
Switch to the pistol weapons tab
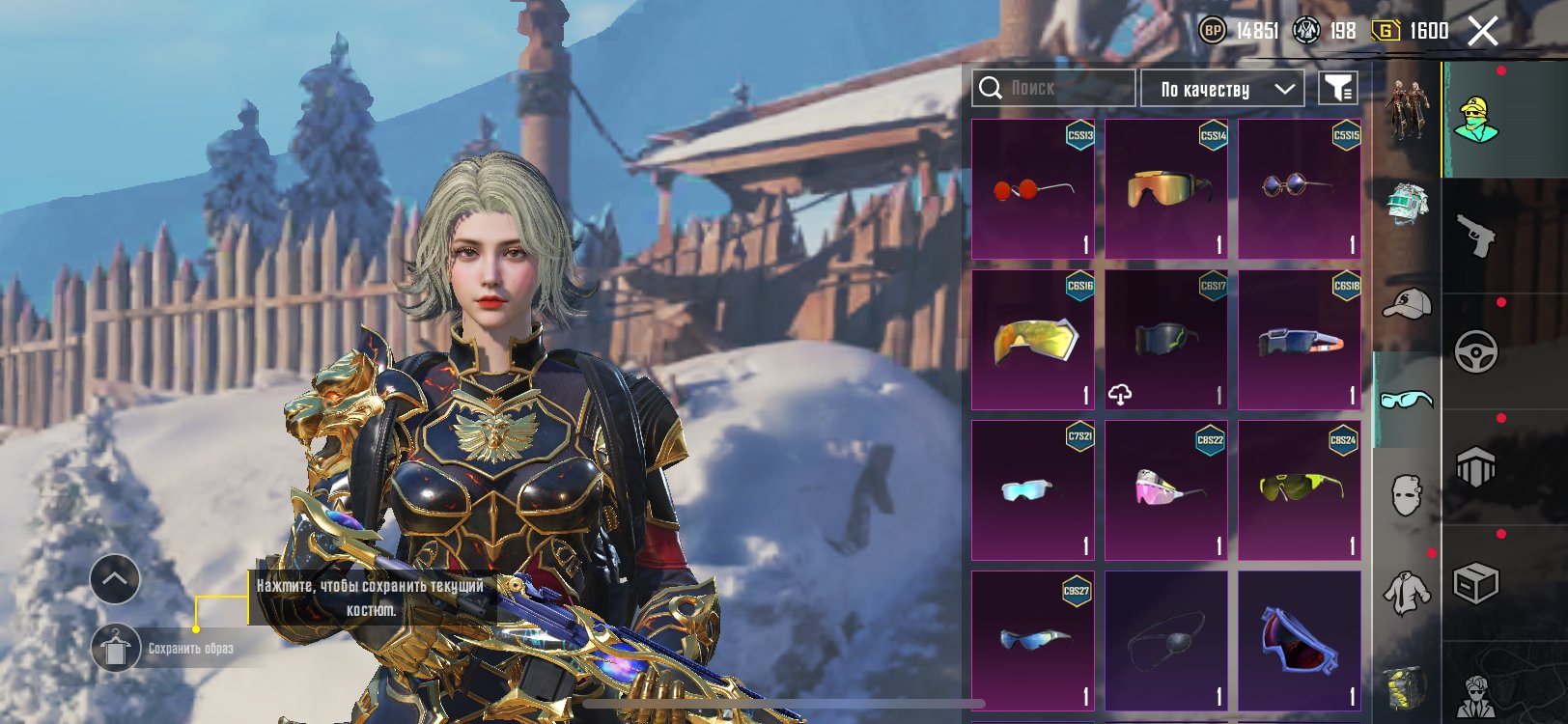[x=1476, y=236]
